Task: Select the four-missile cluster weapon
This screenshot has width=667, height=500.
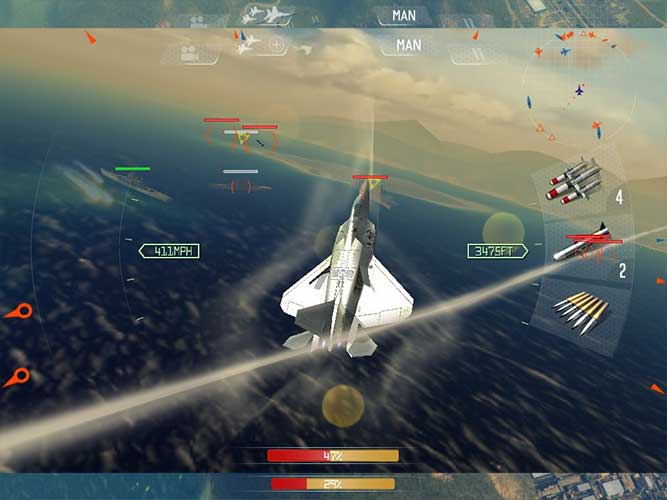Action: point(574,181)
